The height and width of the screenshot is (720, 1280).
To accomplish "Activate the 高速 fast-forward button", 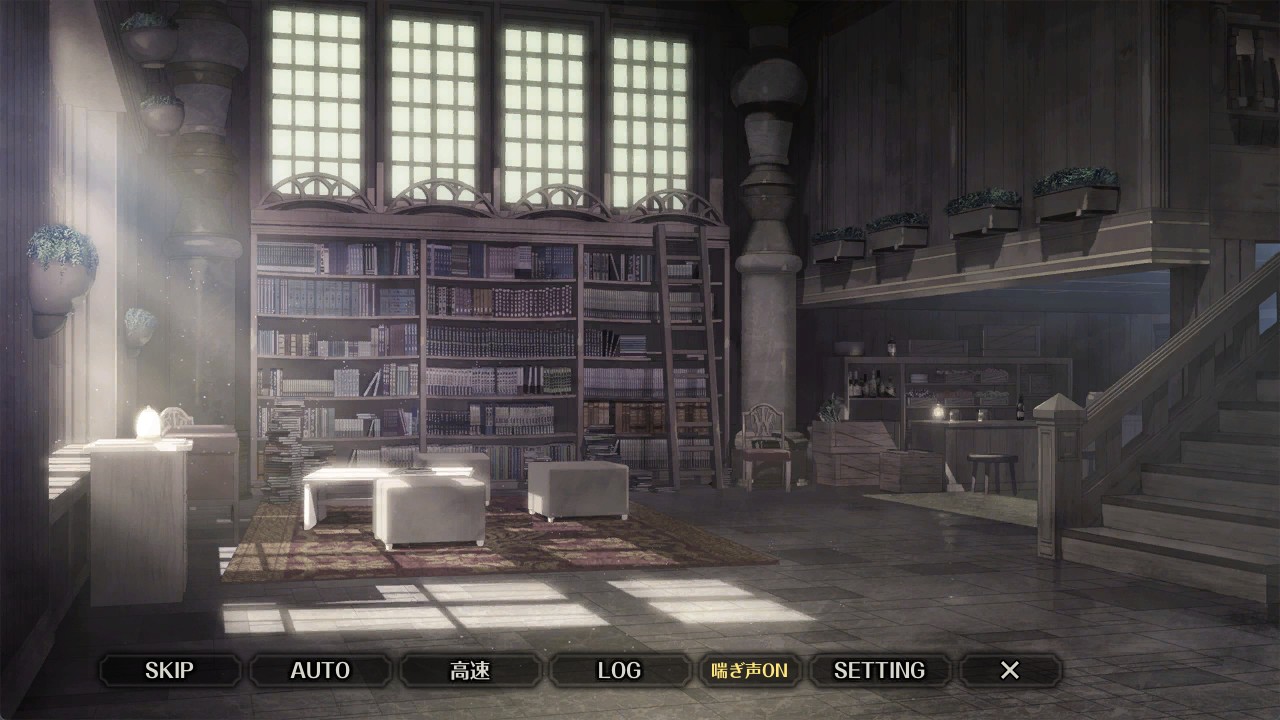I will [x=470, y=670].
